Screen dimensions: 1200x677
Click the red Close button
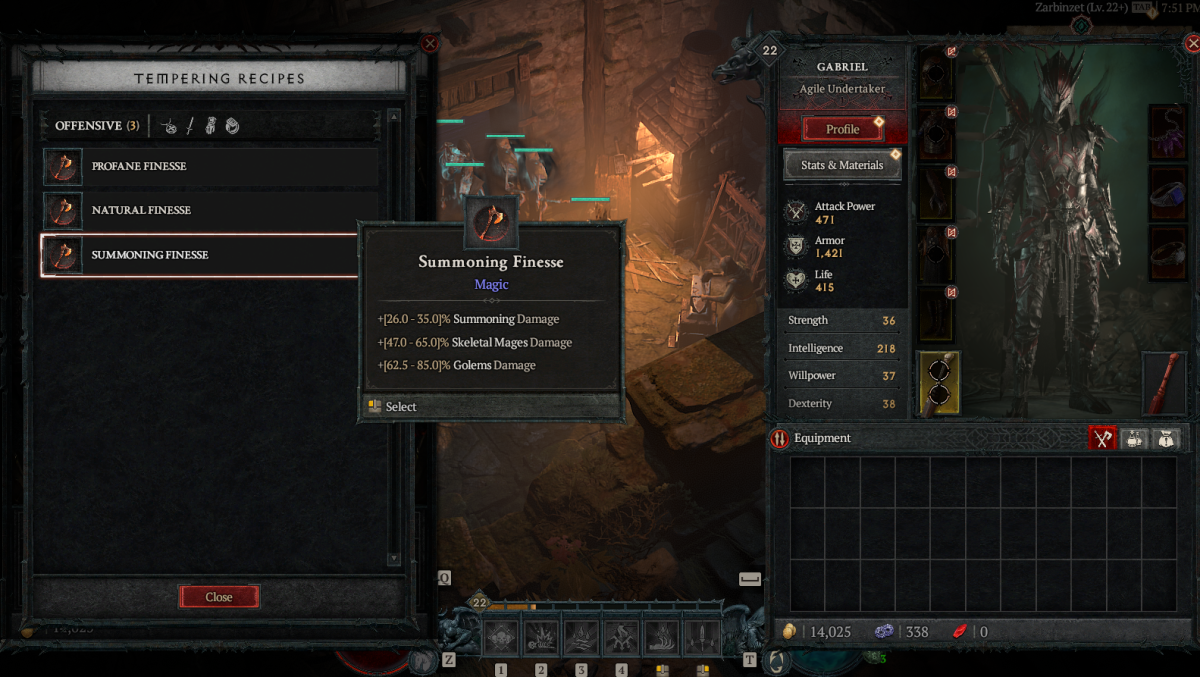(219, 597)
